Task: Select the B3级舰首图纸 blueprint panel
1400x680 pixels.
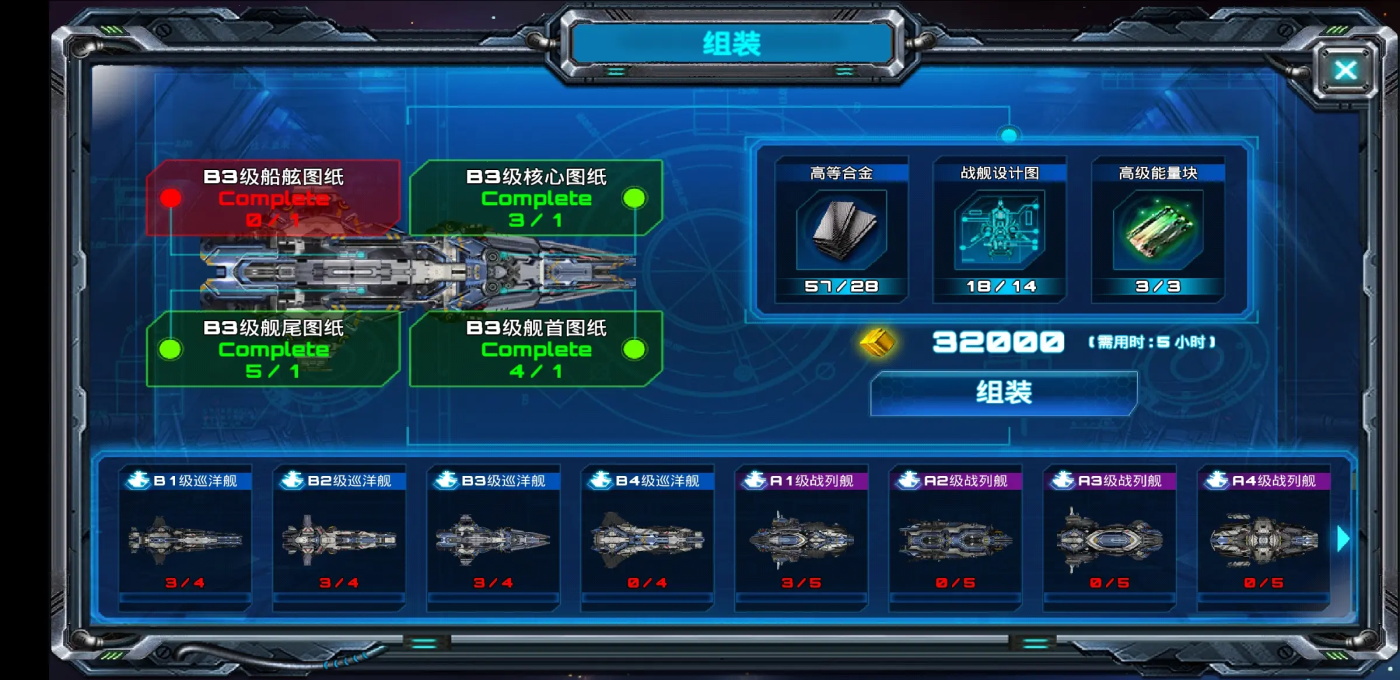Action: pyautogui.click(x=536, y=348)
